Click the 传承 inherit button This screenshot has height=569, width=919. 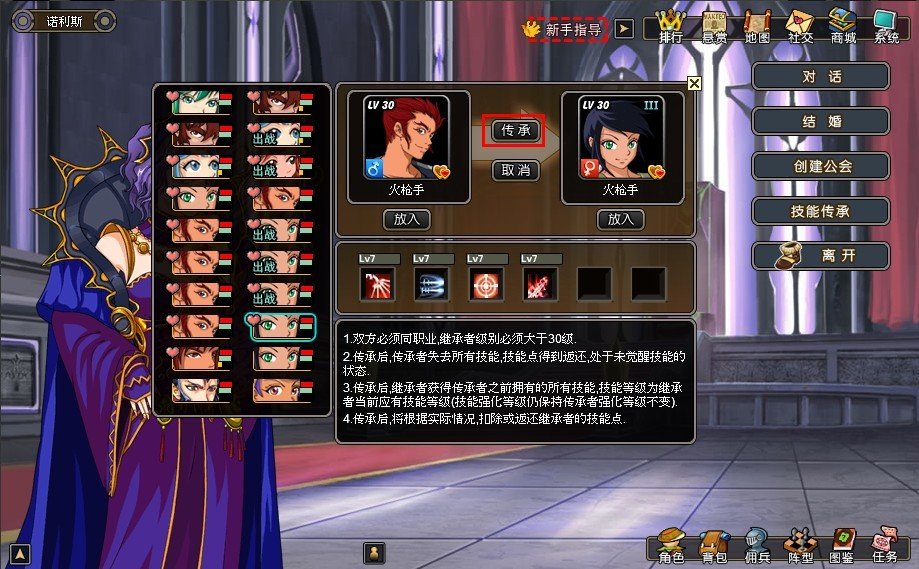click(516, 130)
